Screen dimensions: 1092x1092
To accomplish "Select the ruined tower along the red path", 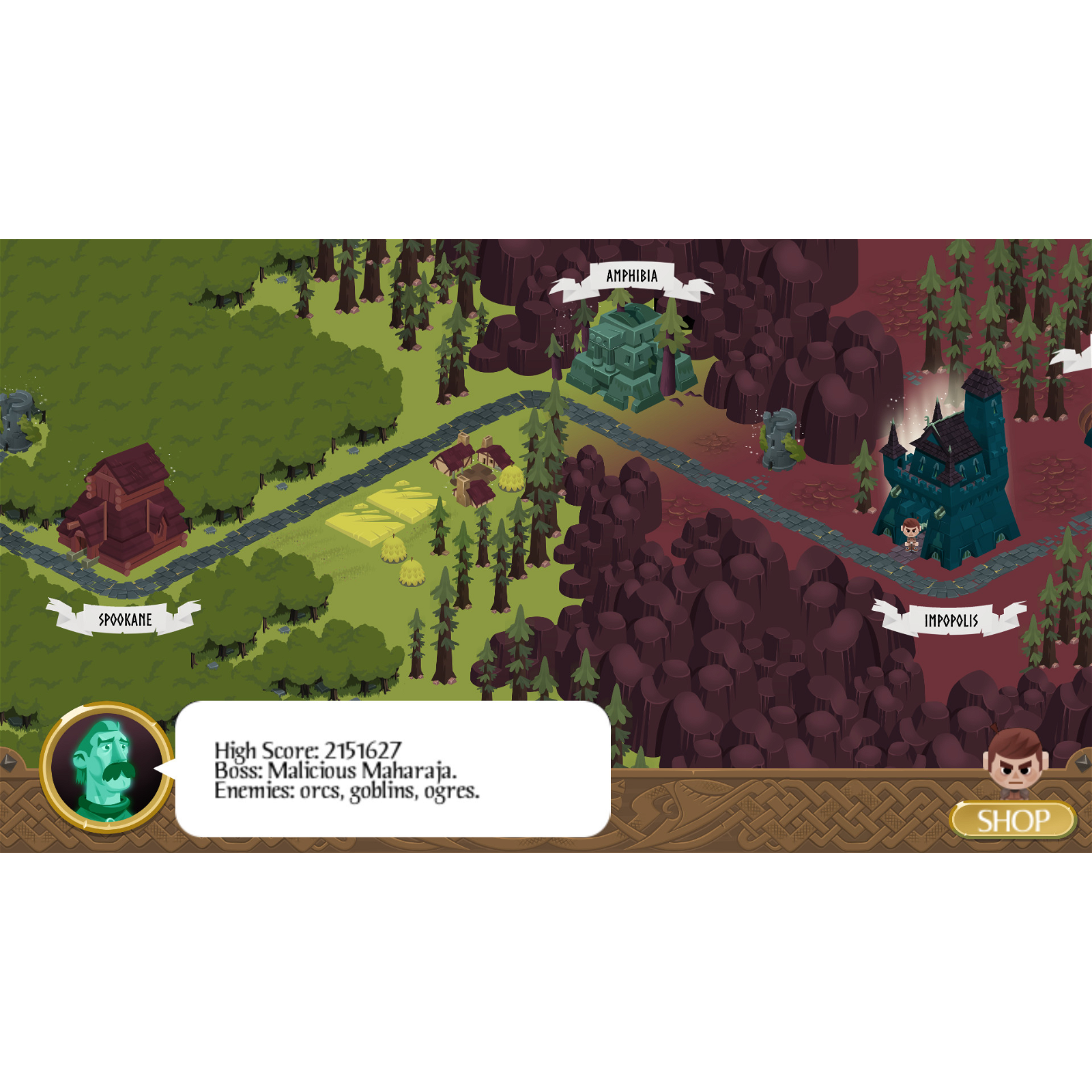I will tap(780, 440).
